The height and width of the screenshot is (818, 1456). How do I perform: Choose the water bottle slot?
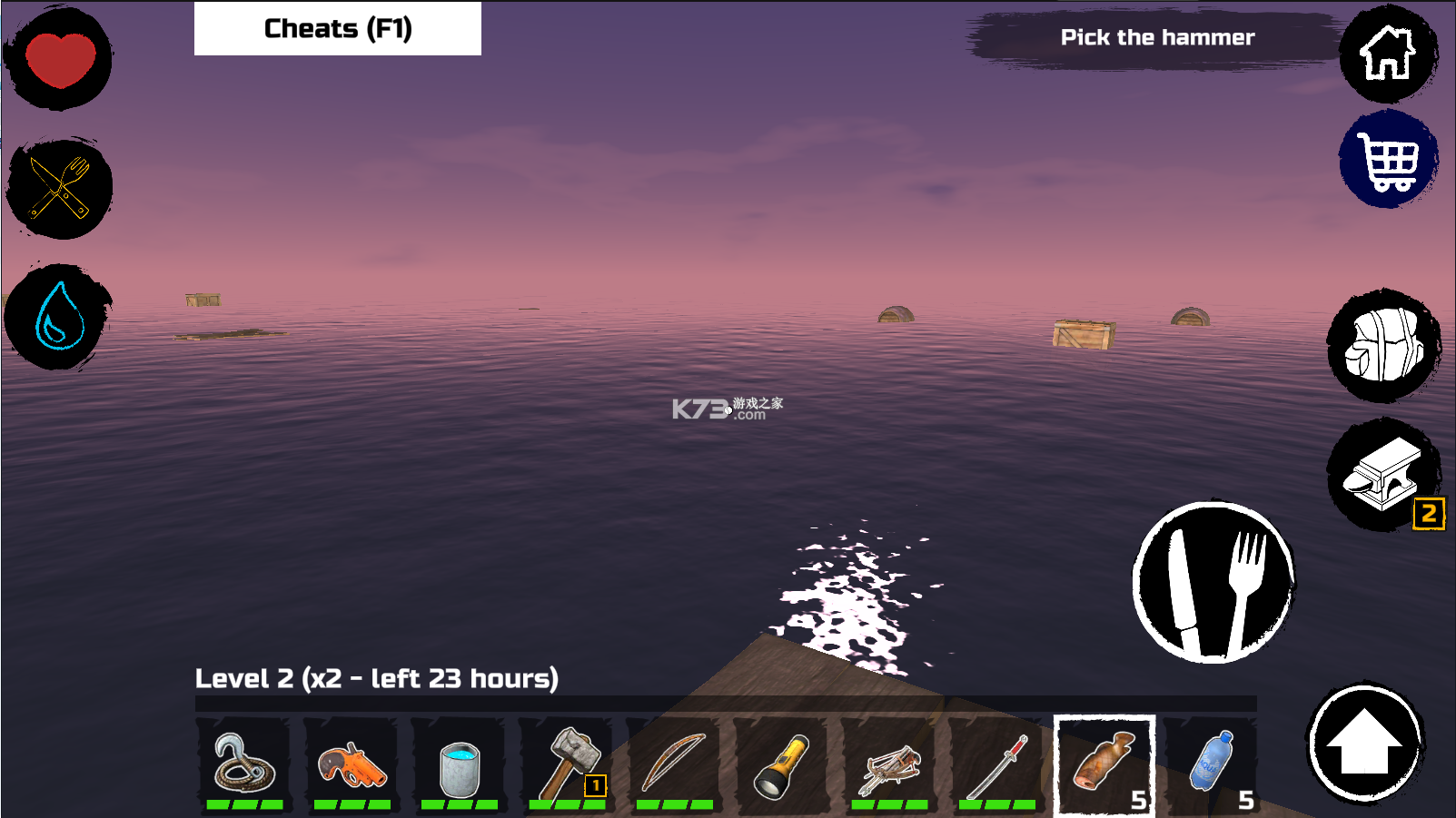[x=1212, y=764]
